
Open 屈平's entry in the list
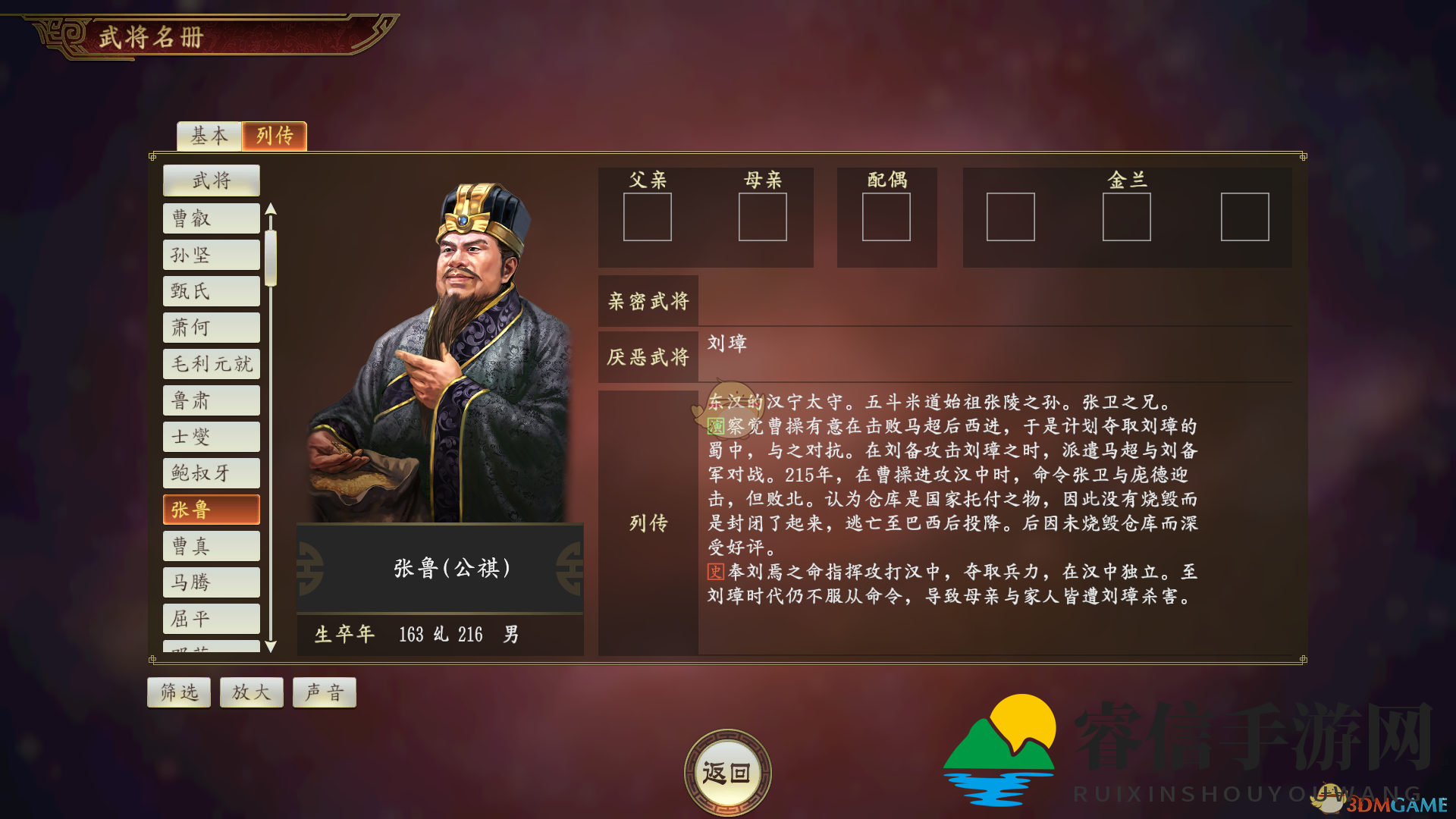click(212, 619)
